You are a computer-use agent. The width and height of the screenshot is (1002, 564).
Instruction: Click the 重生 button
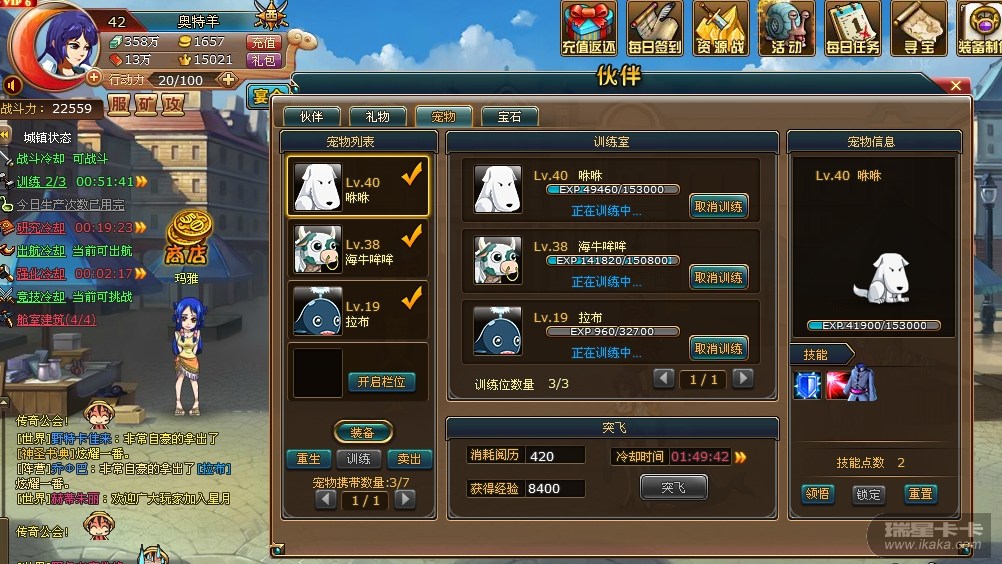(308, 459)
